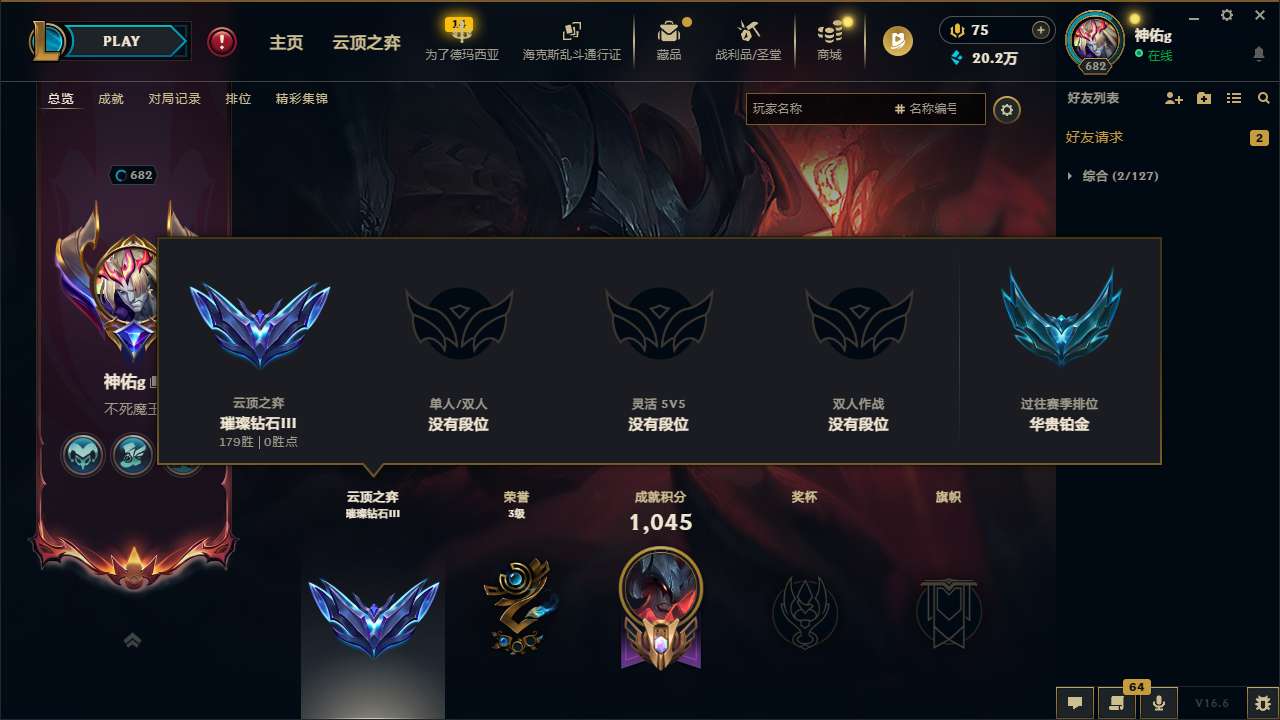Switch to the 排位 ranked tab

point(238,99)
